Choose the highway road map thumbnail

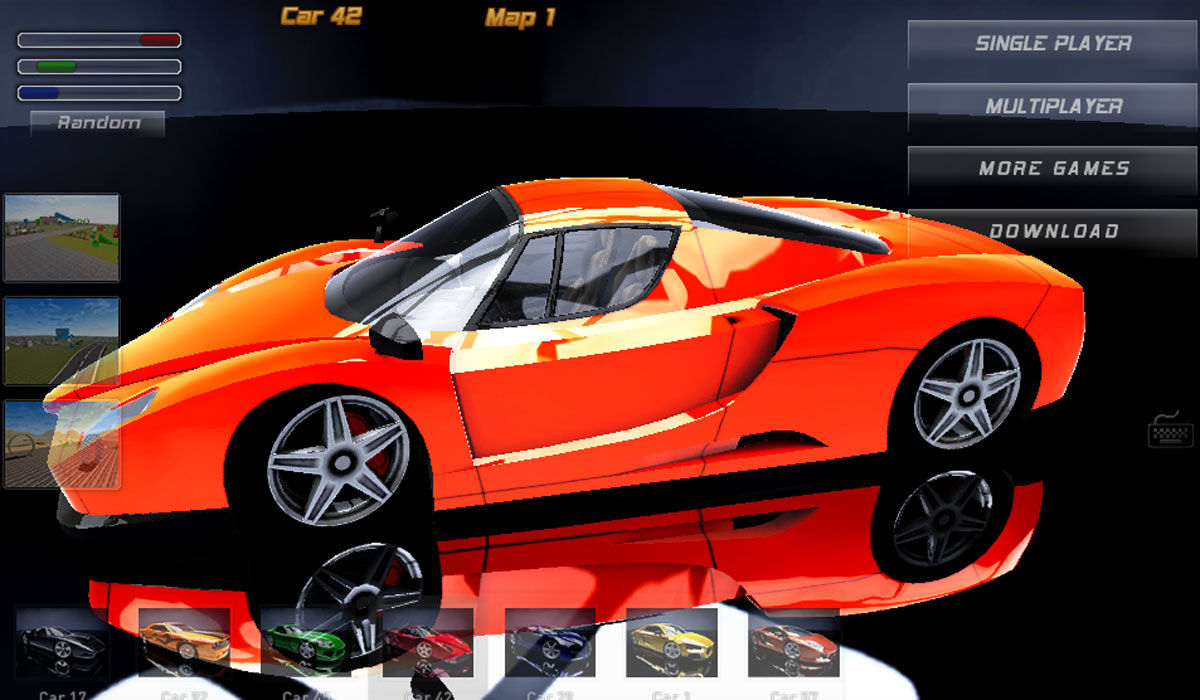(62, 341)
